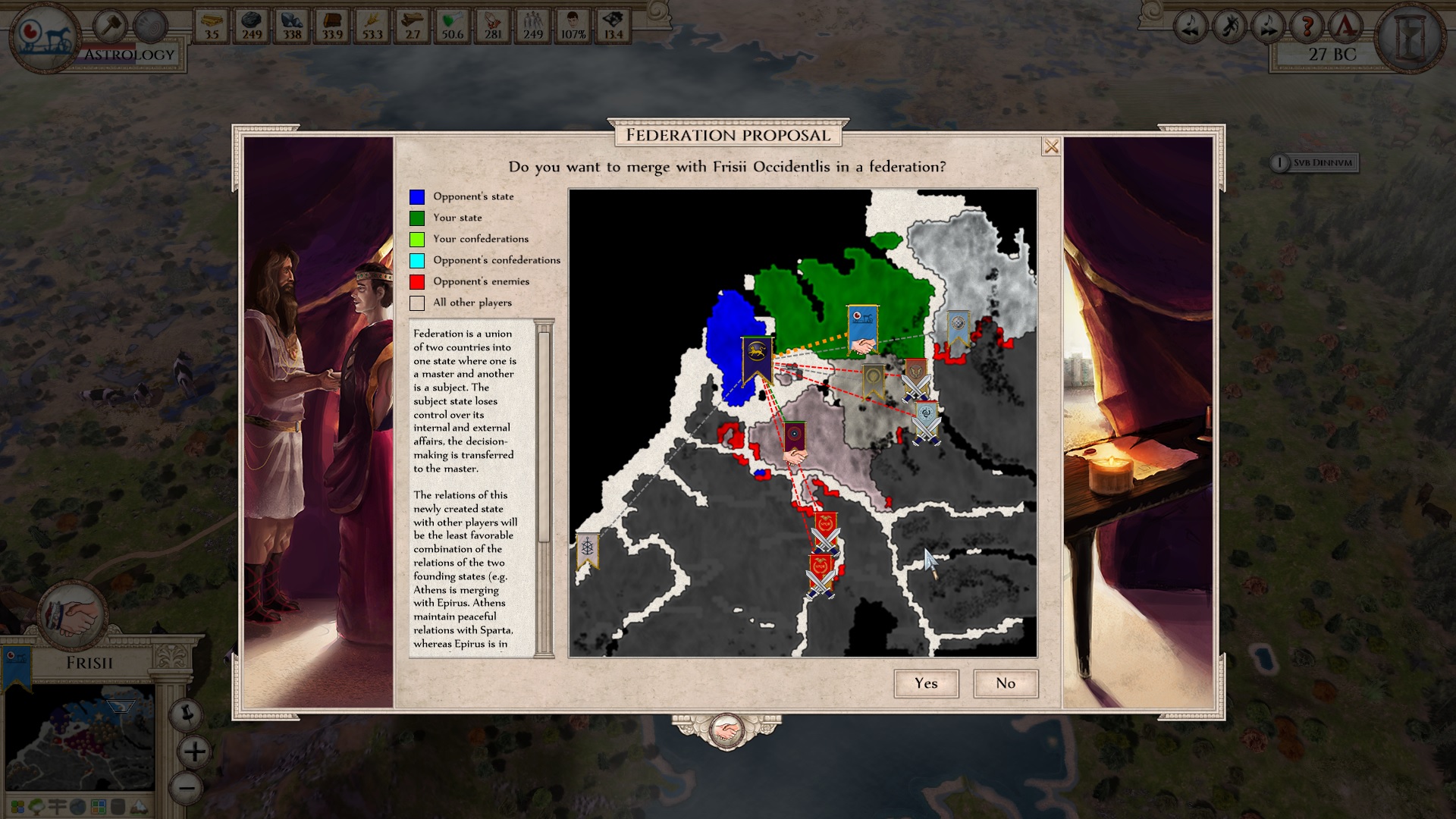
Task: Open the Astrology research banner
Action: coord(130,55)
